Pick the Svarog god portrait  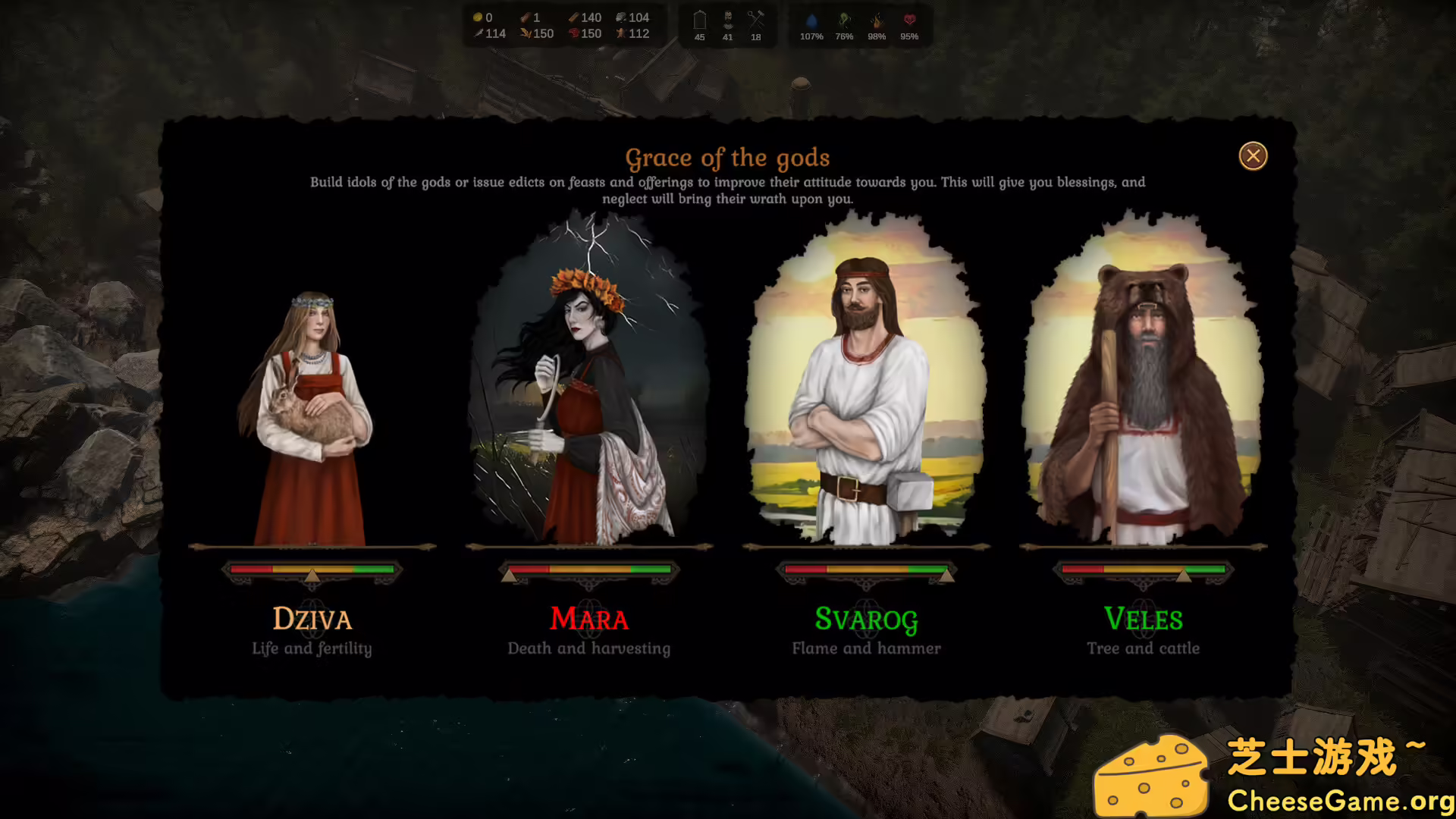[866, 387]
